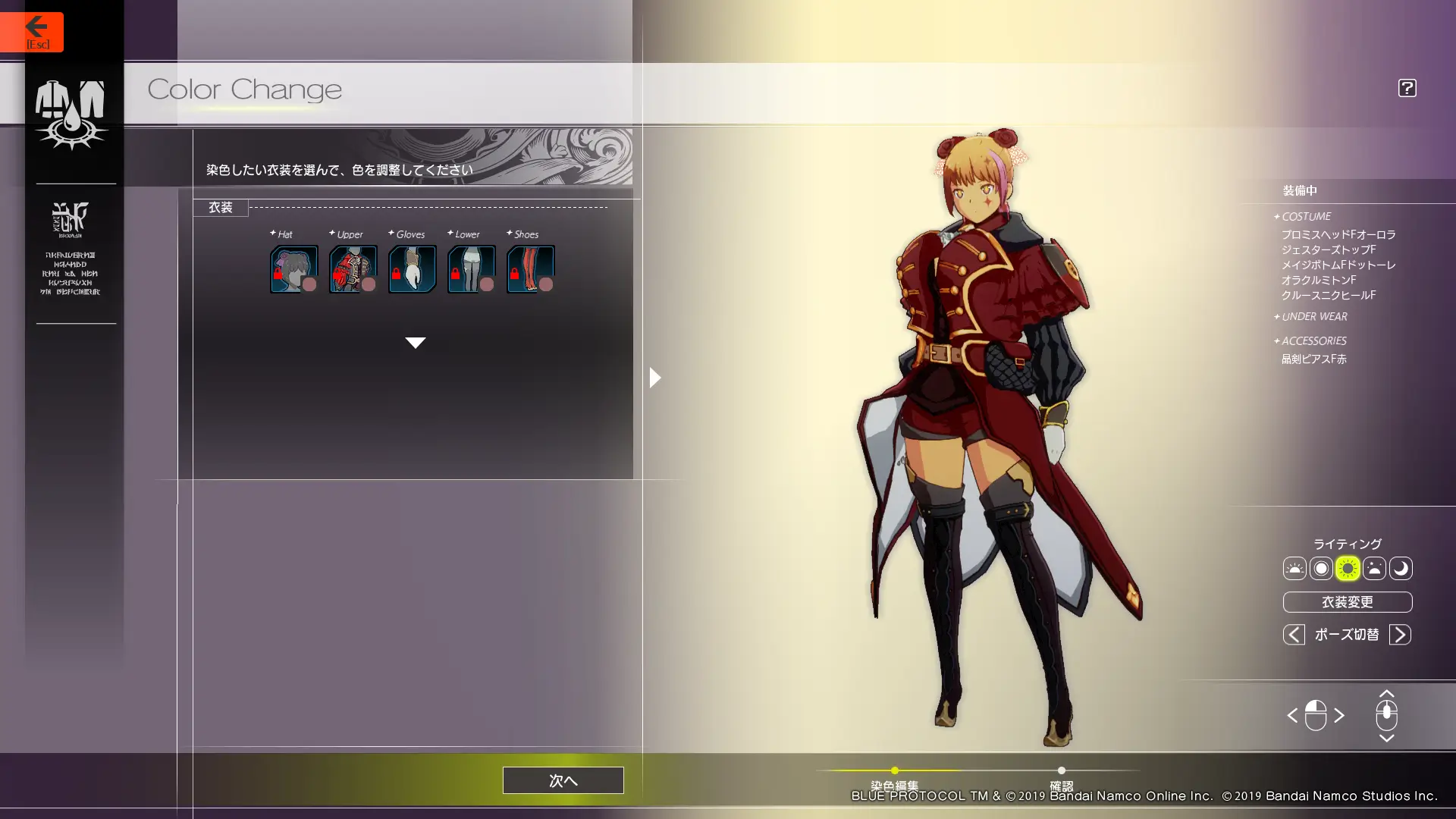
Task: Switch lighting to sunrise preset
Action: pyautogui.click(x=1294, y=569)
